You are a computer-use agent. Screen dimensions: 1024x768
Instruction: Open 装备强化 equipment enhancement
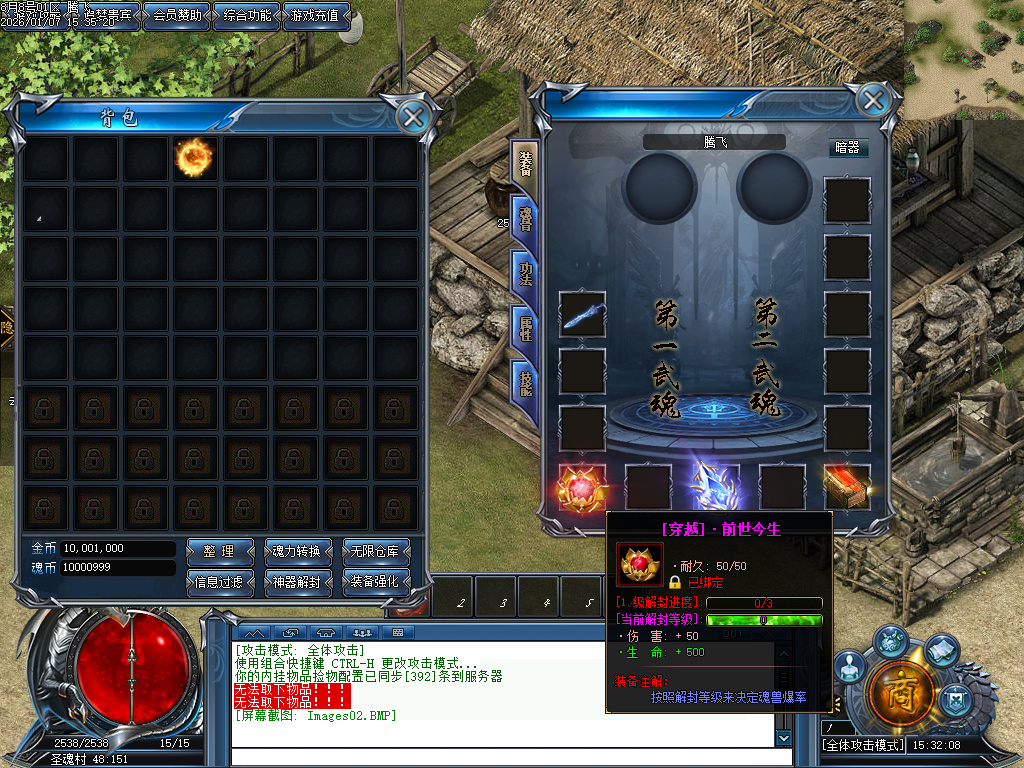[x=375, y=581]
